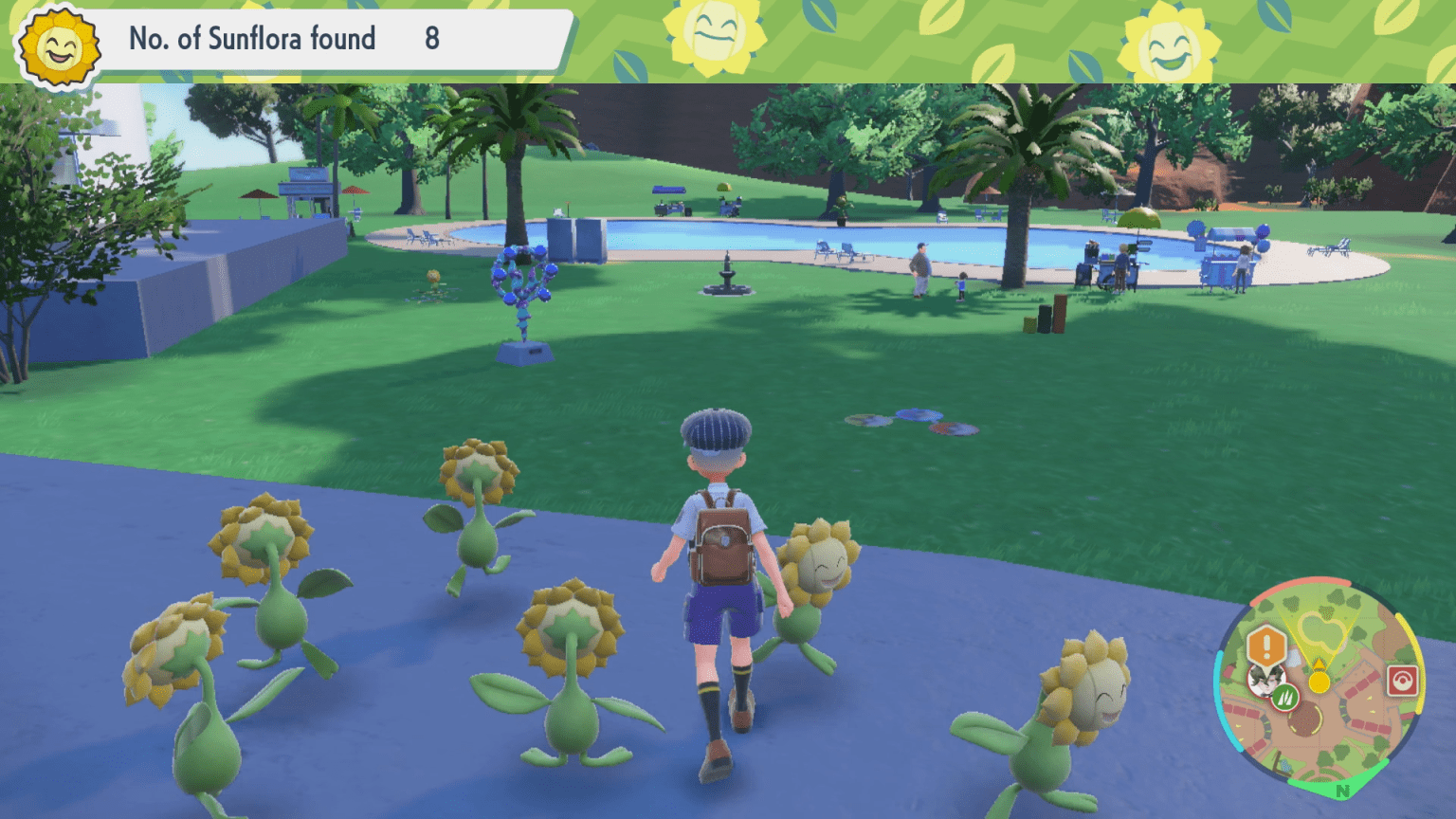Viewport: 1456px width, 819px height.
Task: Open the Poké Center icon on the minimap
Action: click(x=1403, y=681)
